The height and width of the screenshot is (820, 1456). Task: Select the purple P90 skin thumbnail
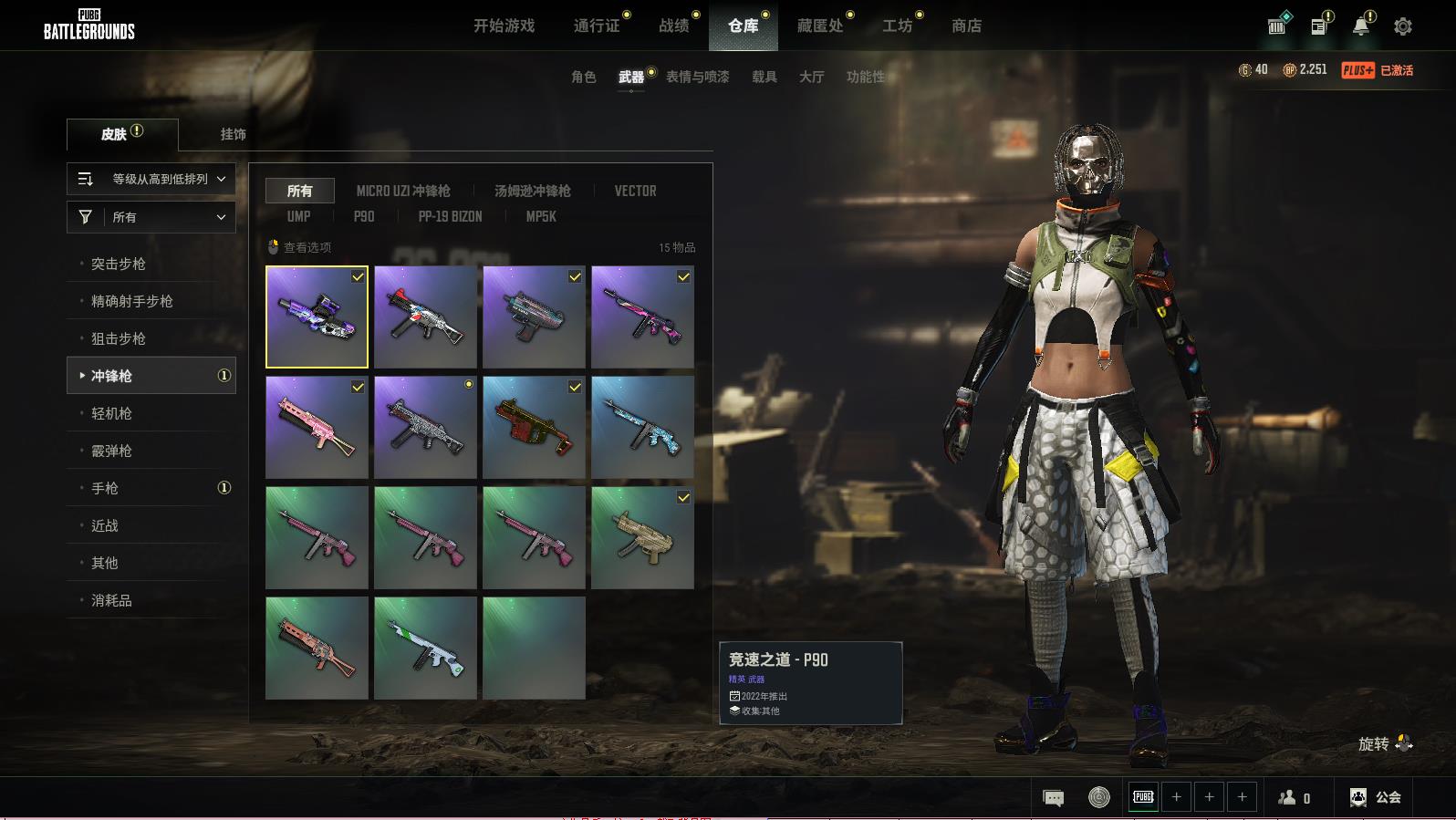317,317
